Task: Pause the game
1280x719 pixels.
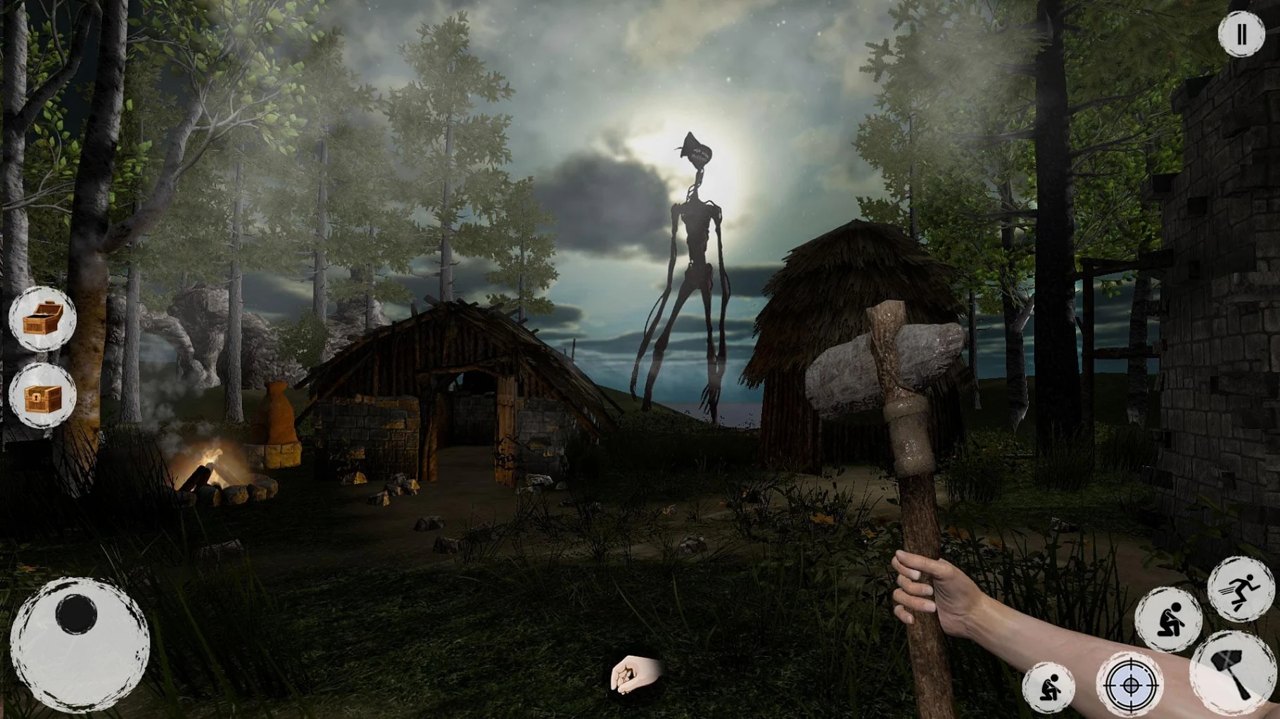Action: (x=1241, y=35)
